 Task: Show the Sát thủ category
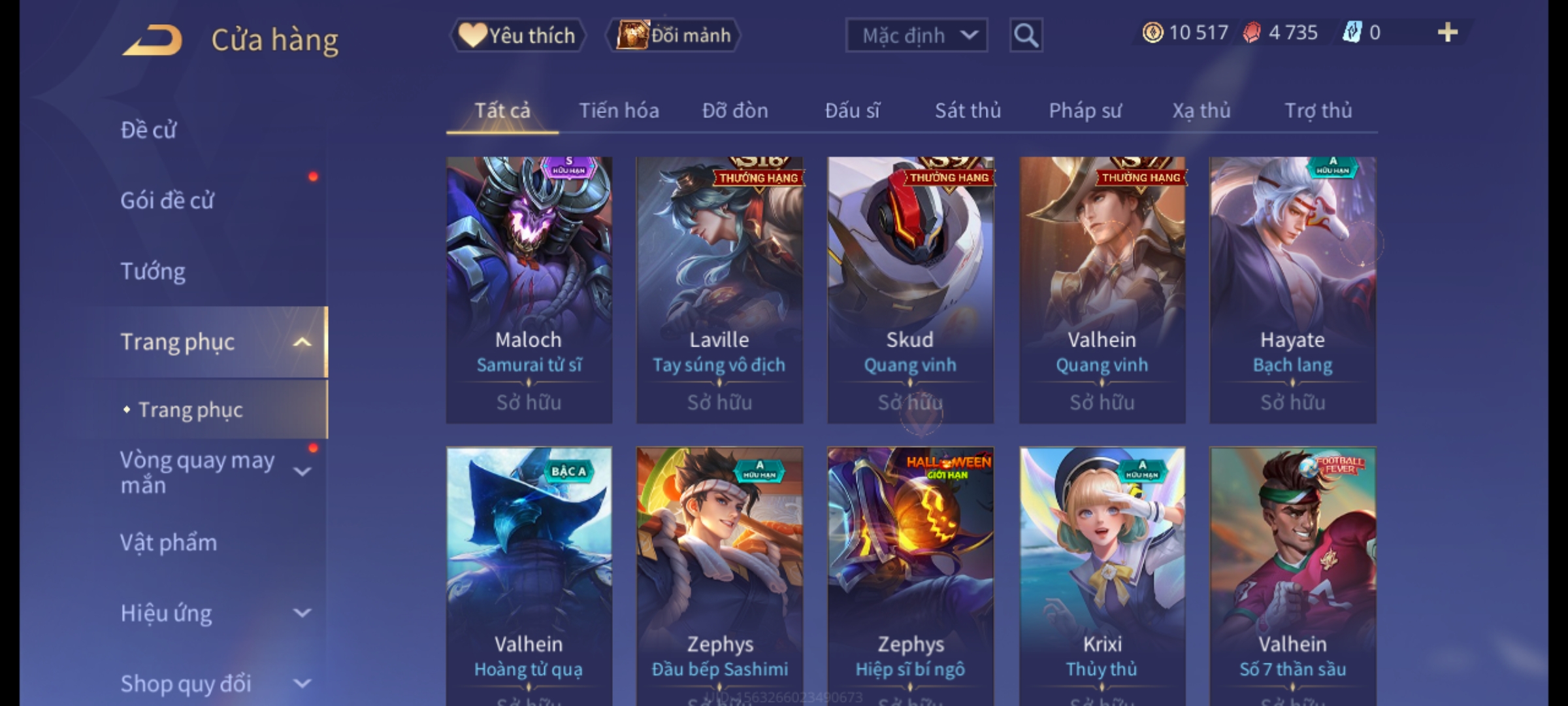(x=968, y=110)
